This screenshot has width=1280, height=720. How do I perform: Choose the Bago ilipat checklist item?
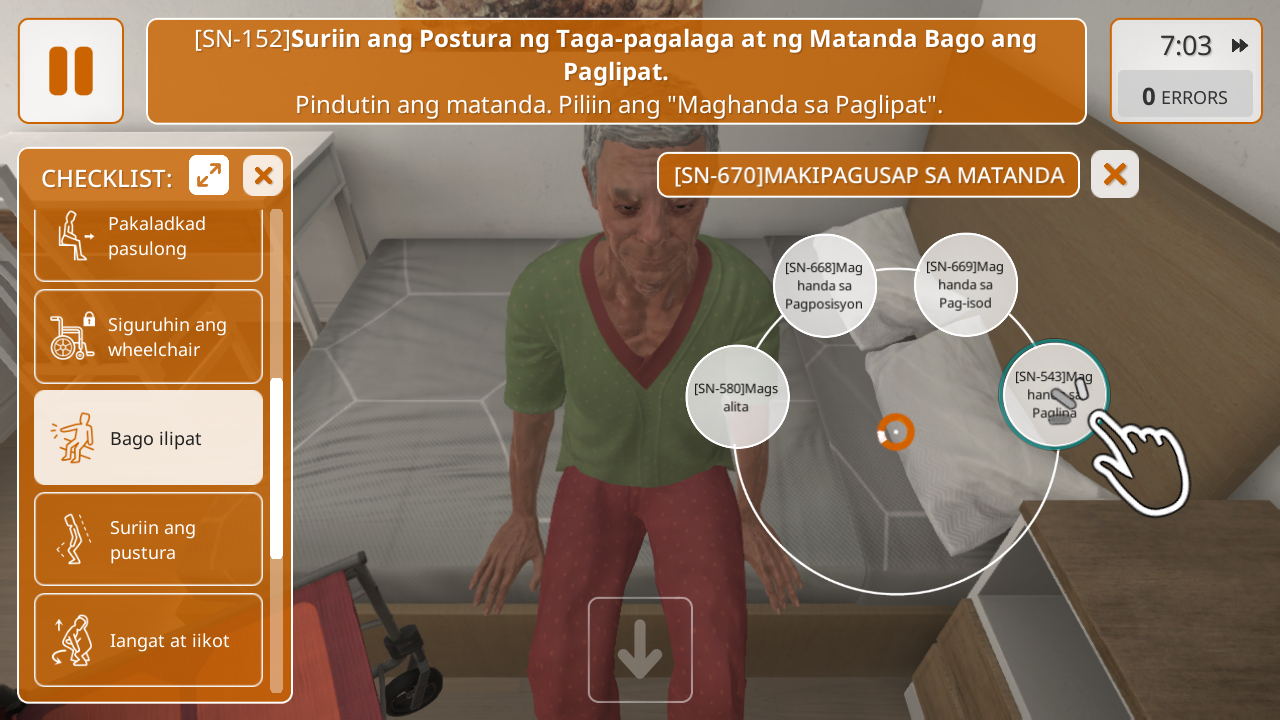click(x=148, y=438)
